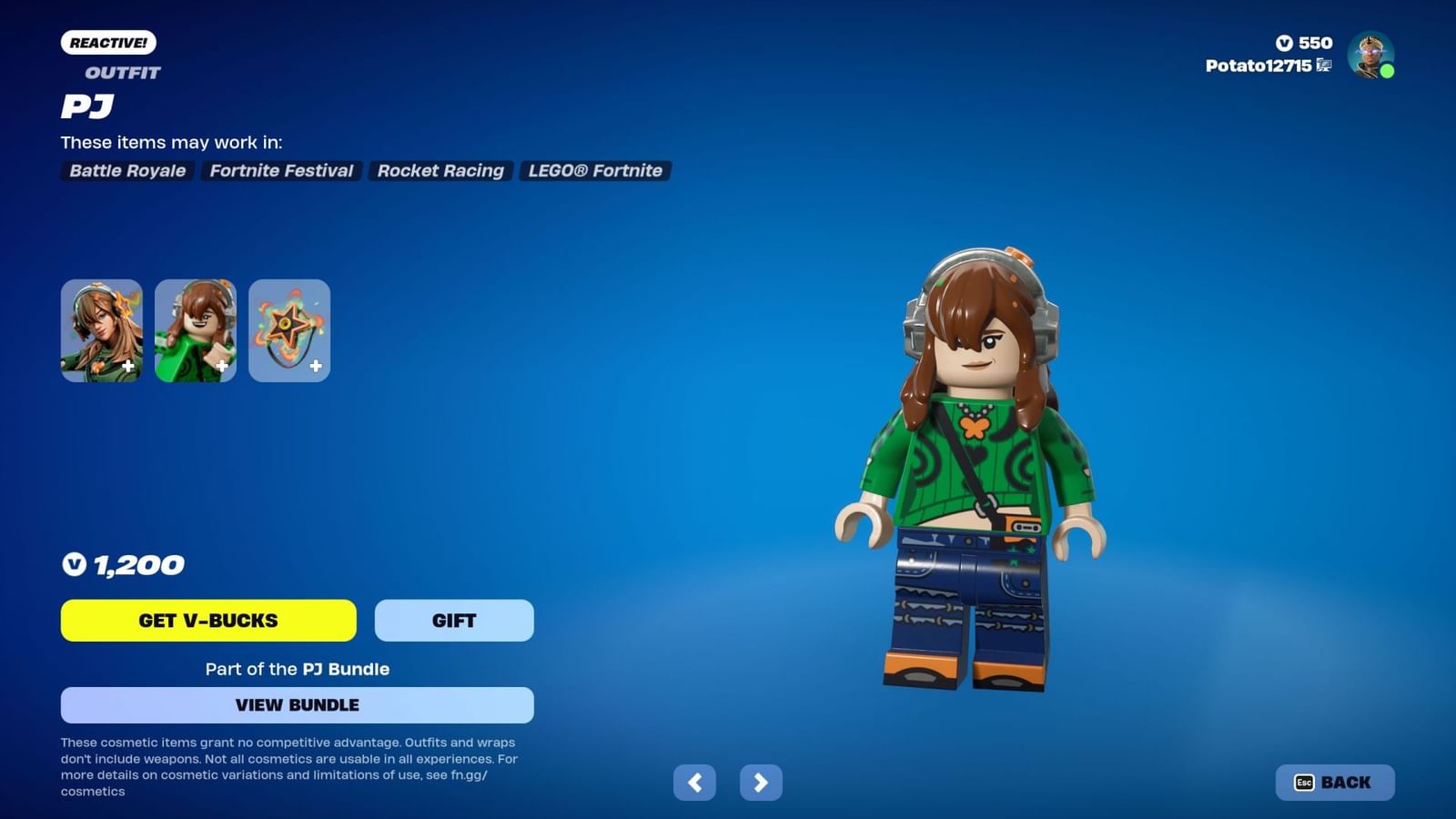The height and width of the screenshot is (819, 1456).
Task: Click the REACTIVE! badge above the outfit title
Action: [x=107, y=41]
